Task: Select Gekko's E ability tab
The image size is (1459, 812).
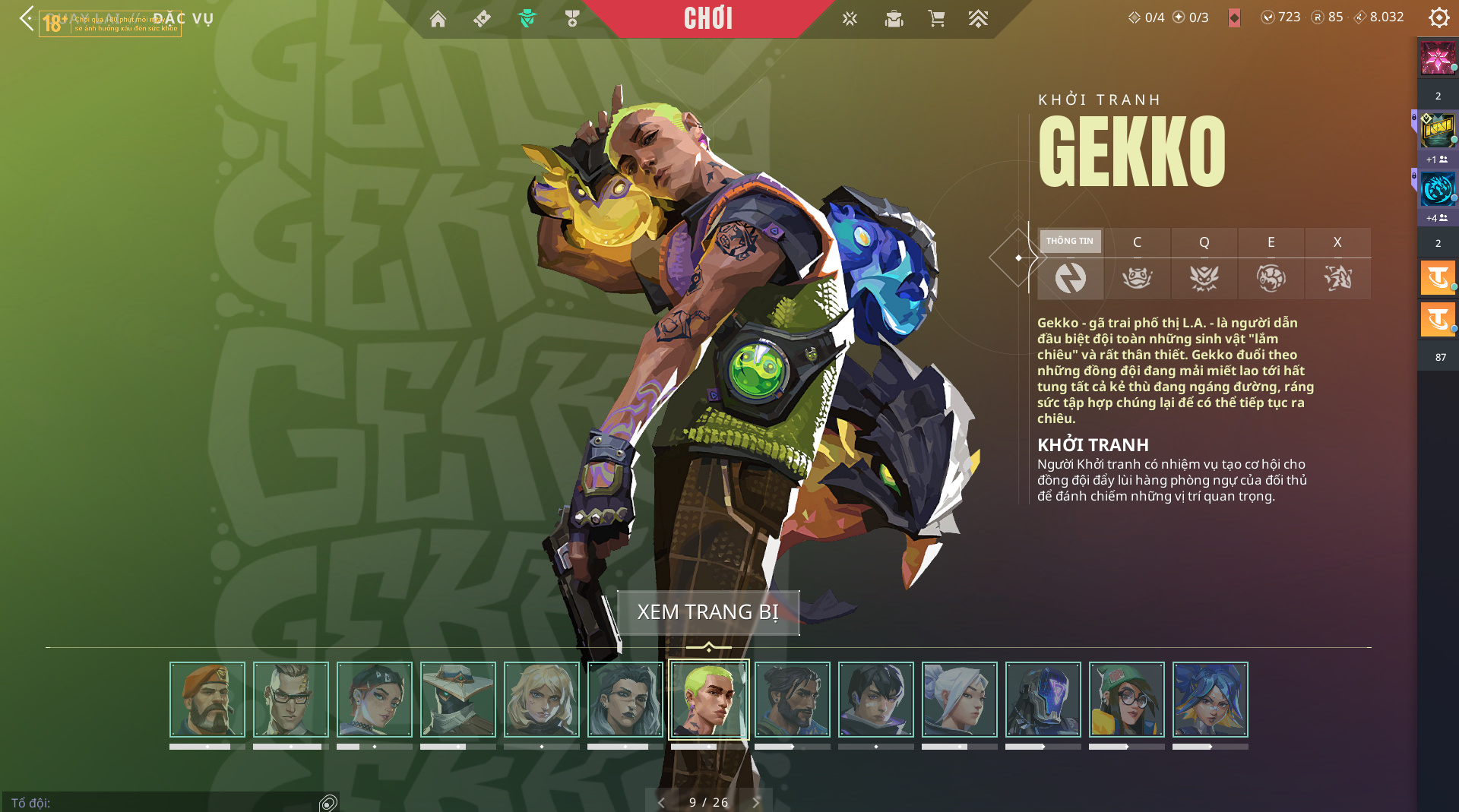Action: (x=1271, y=263)
